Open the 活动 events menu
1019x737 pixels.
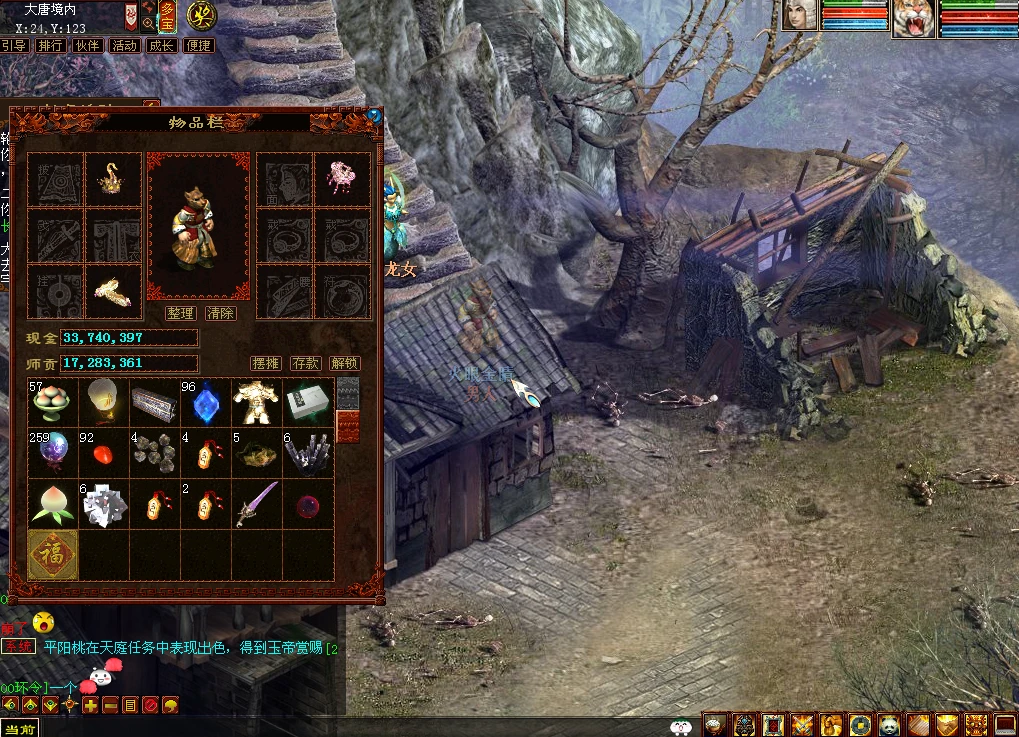click(124, 45)
